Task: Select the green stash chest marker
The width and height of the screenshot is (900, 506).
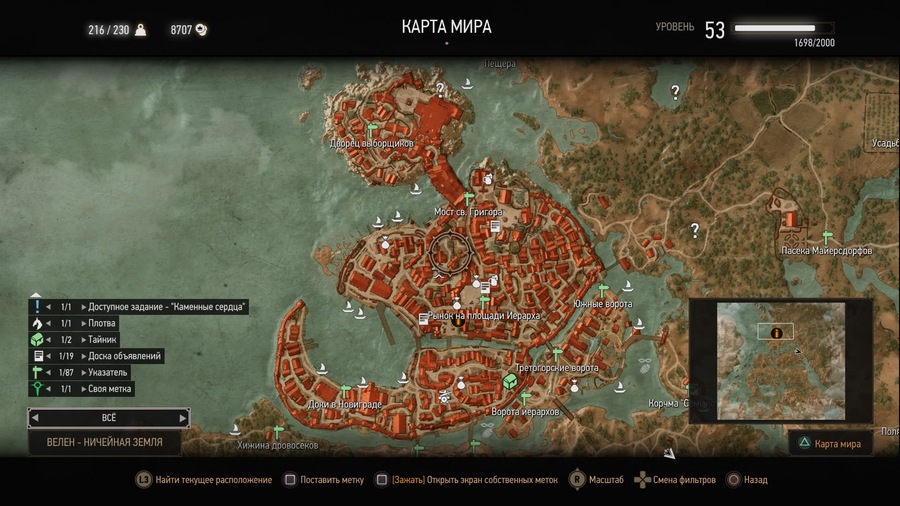Action: pyautogui.click(x=509, y=381)
